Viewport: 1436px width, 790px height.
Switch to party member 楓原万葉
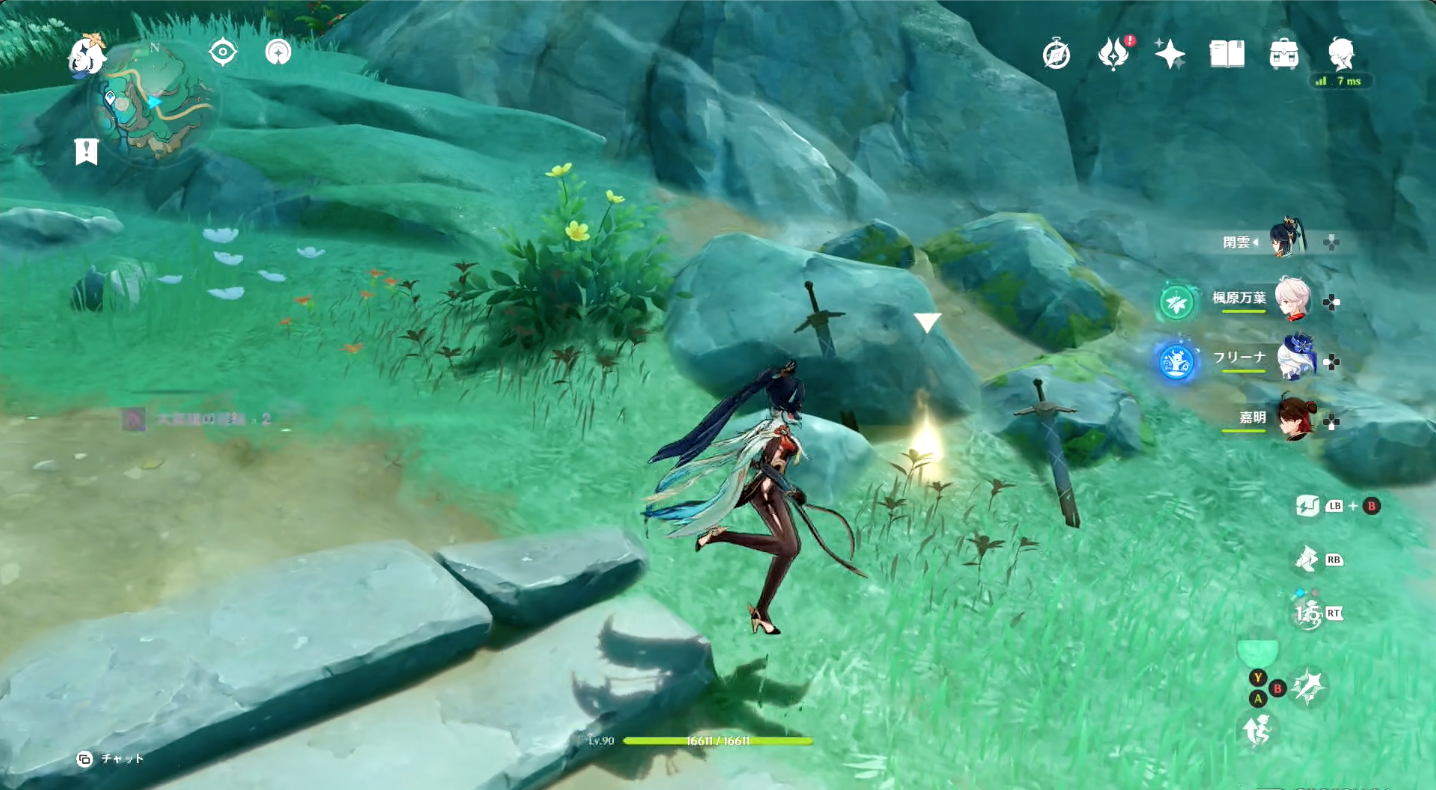1294,298
